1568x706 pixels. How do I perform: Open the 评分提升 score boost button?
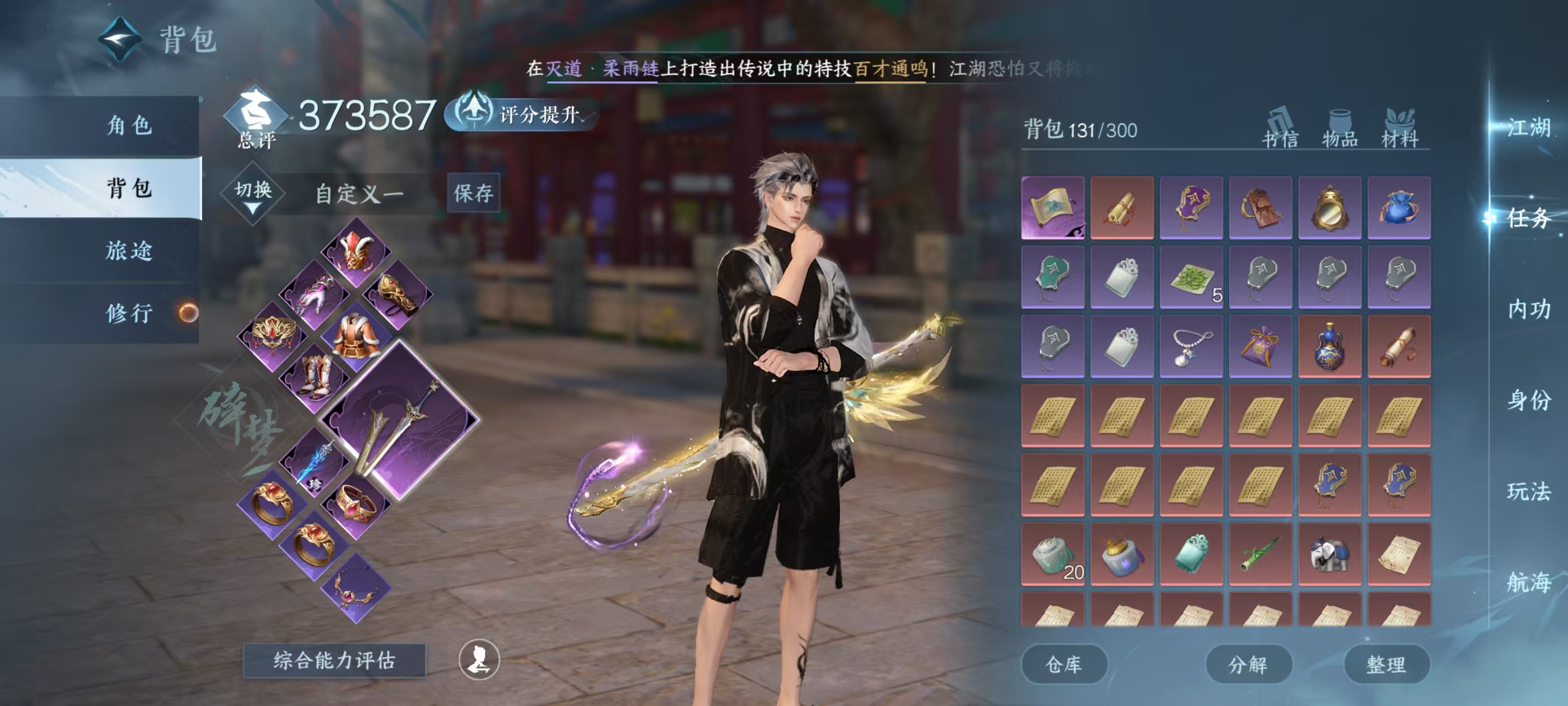[522, 113]
